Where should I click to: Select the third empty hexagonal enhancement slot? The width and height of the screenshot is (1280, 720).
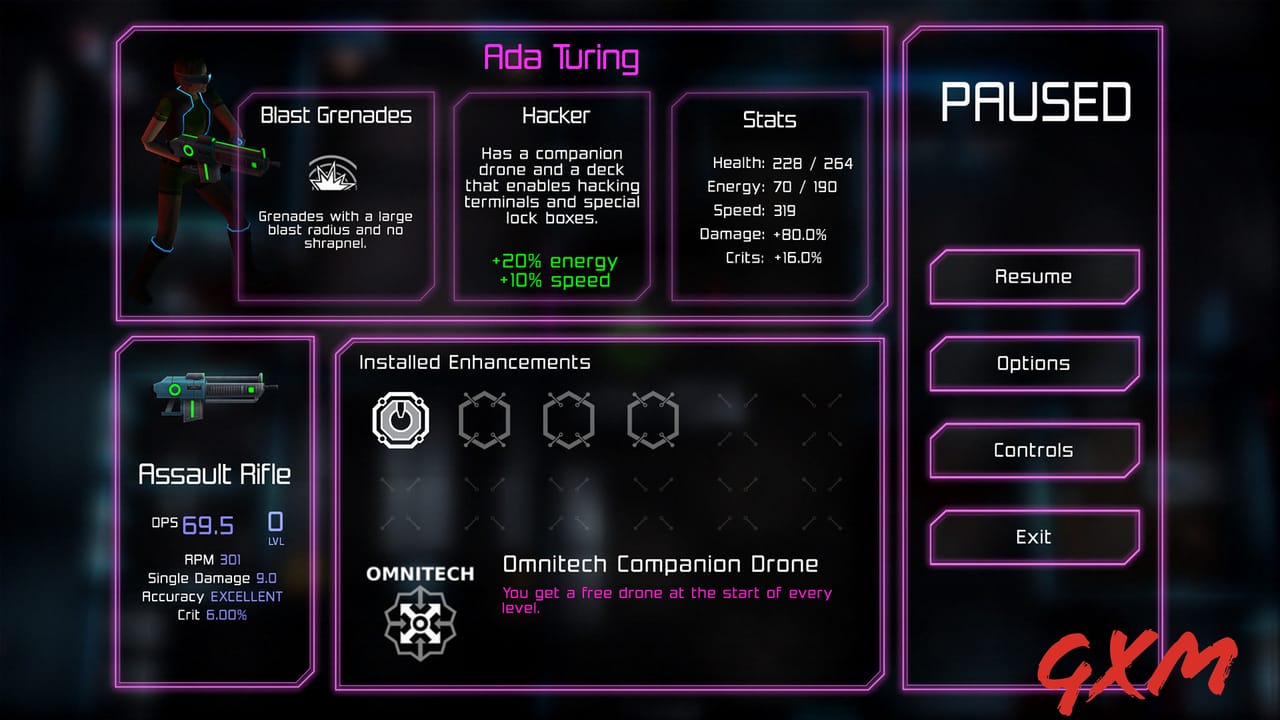[568, 420]
